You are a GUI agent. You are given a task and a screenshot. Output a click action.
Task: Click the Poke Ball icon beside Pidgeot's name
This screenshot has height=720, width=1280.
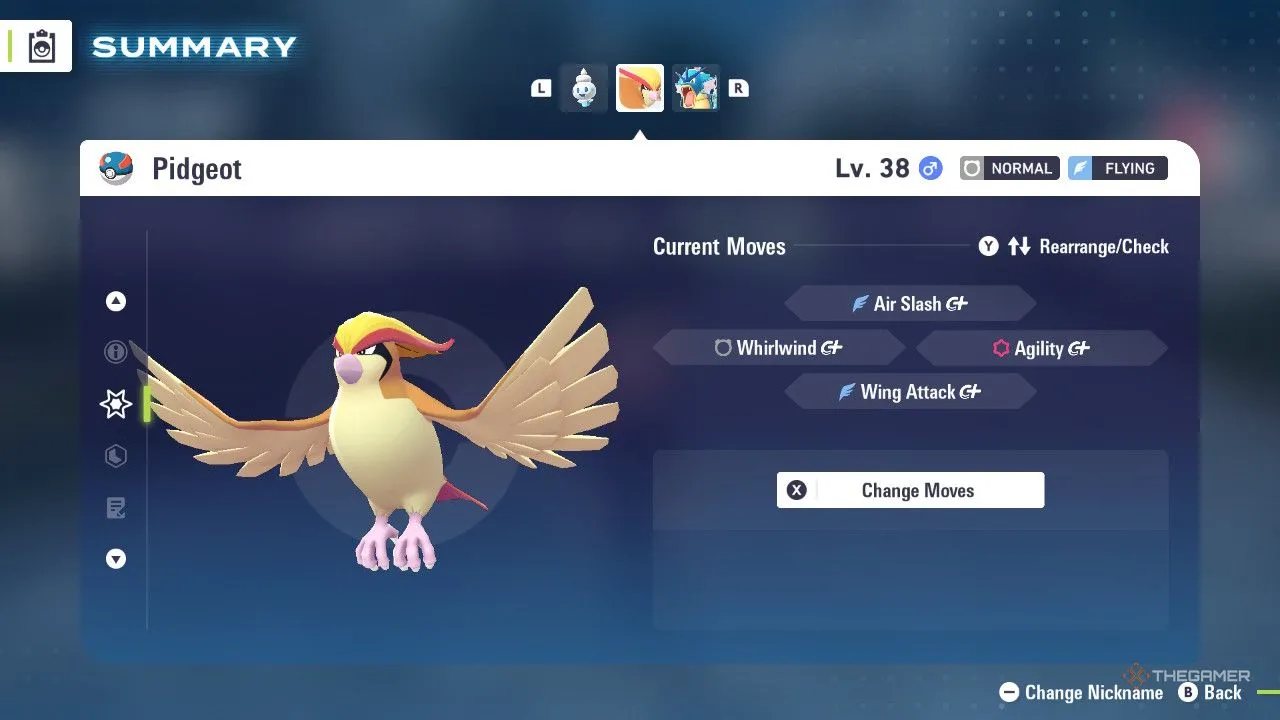tap(115, 168)
